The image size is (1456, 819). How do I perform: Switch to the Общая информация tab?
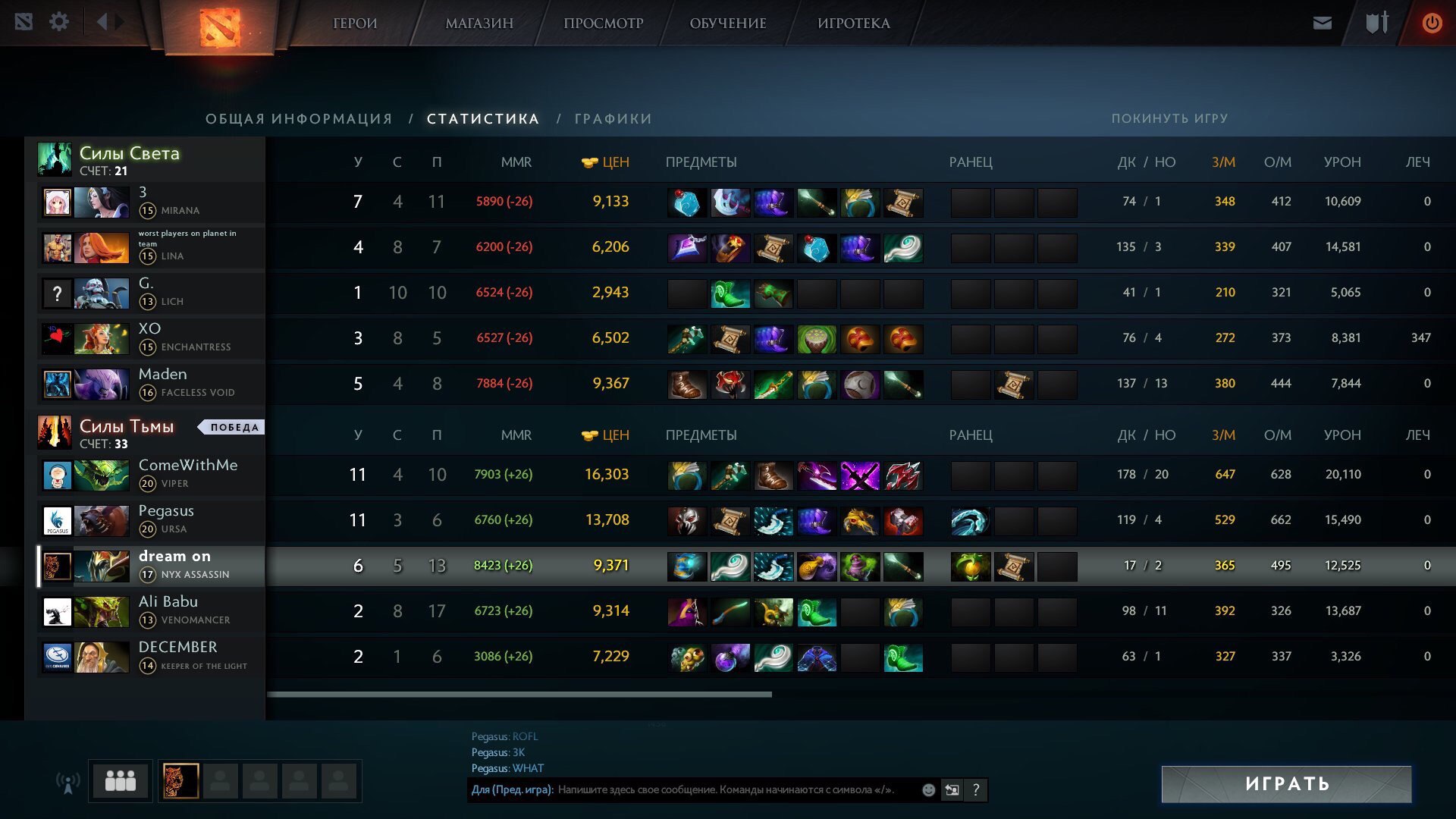pyautogui.click(x=299, y=119)
